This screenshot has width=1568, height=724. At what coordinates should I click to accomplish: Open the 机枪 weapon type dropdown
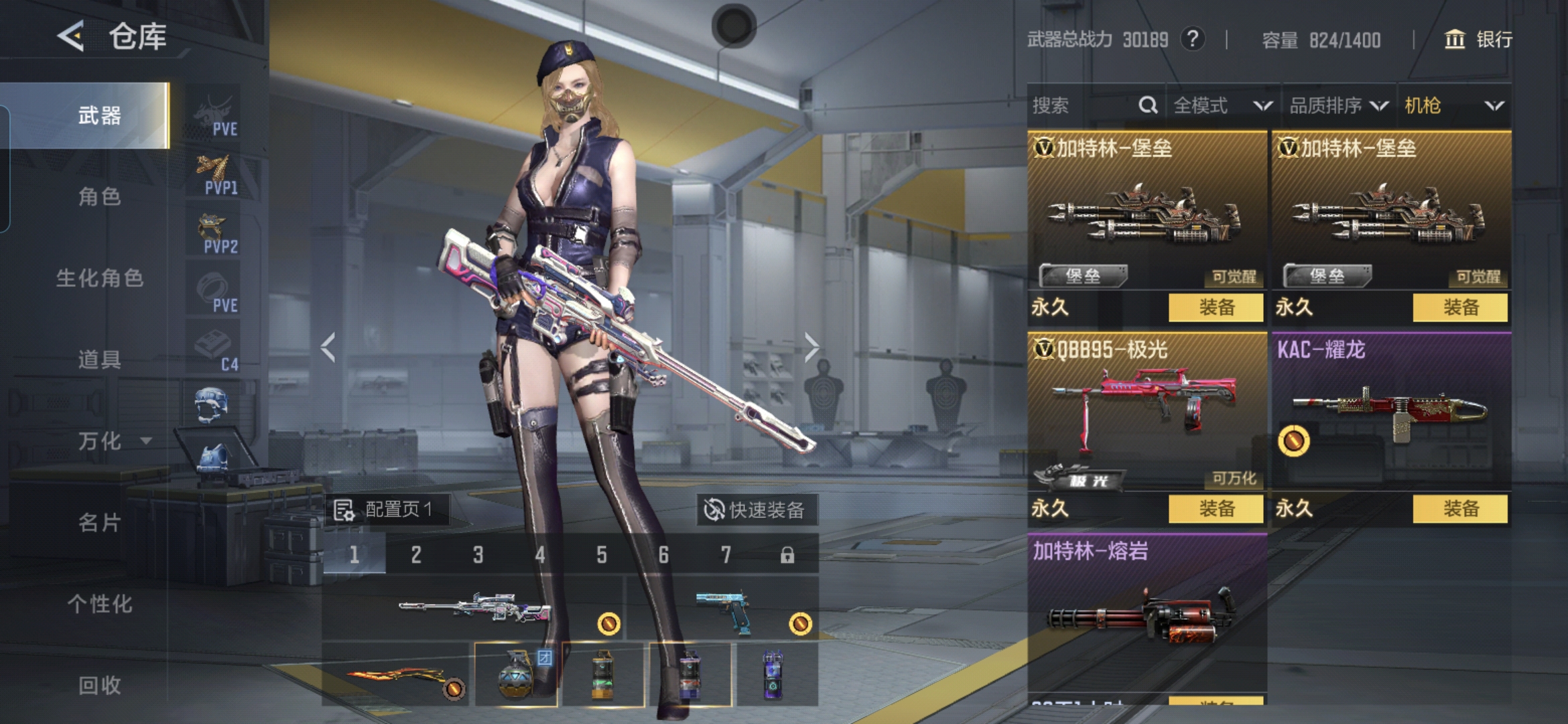(1453, 105)
